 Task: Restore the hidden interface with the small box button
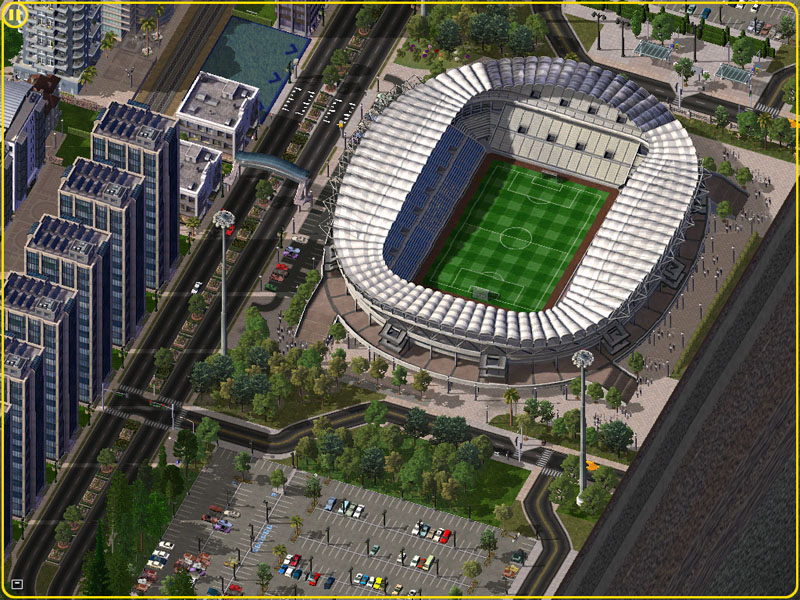(17, 583)
